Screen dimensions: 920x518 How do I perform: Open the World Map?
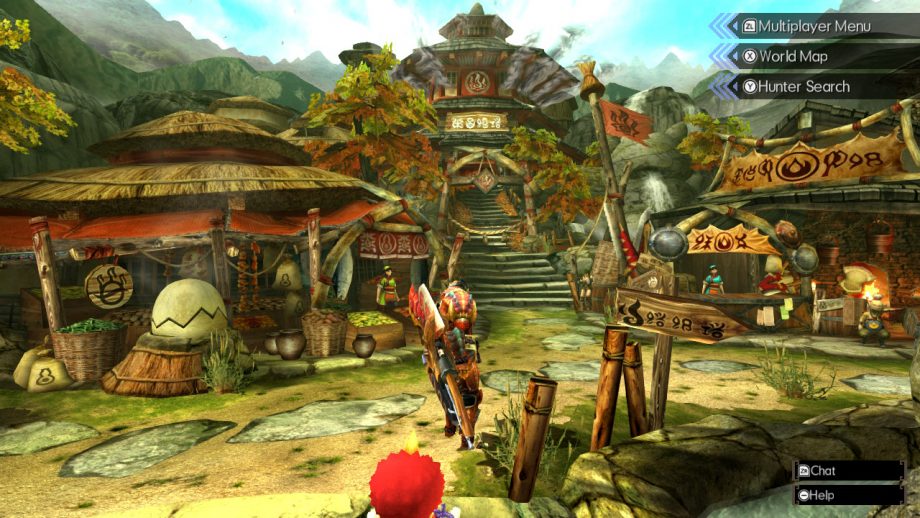(792, 56)
